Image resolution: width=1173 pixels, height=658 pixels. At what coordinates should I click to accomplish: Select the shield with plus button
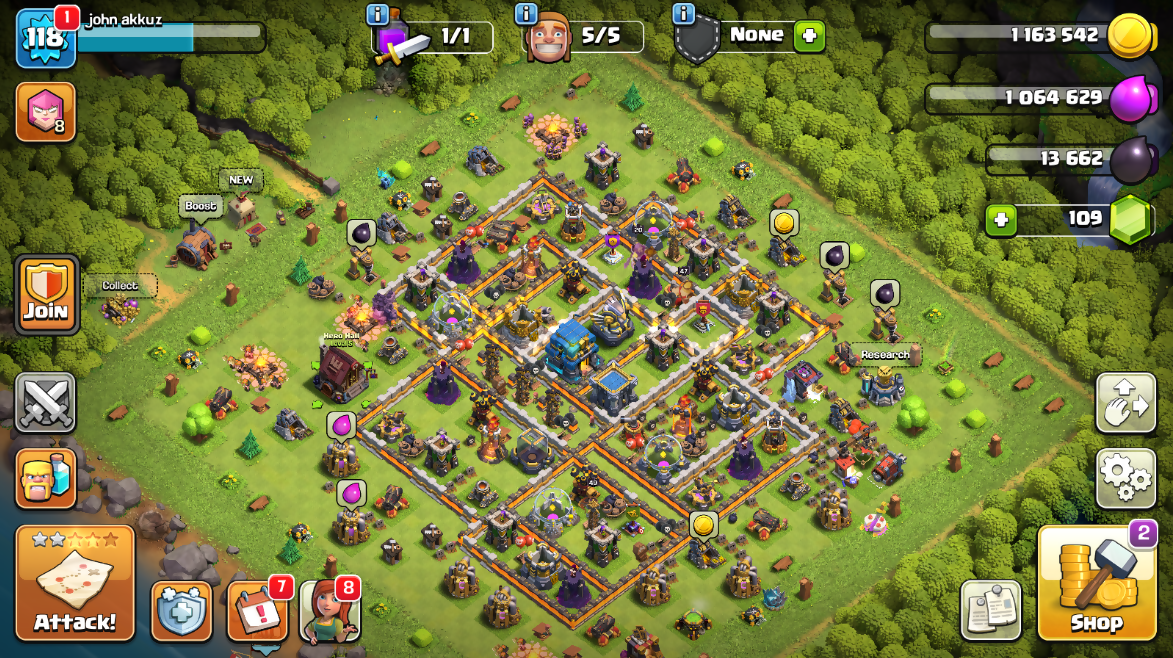pyautogui.click(x=182, y=610)
